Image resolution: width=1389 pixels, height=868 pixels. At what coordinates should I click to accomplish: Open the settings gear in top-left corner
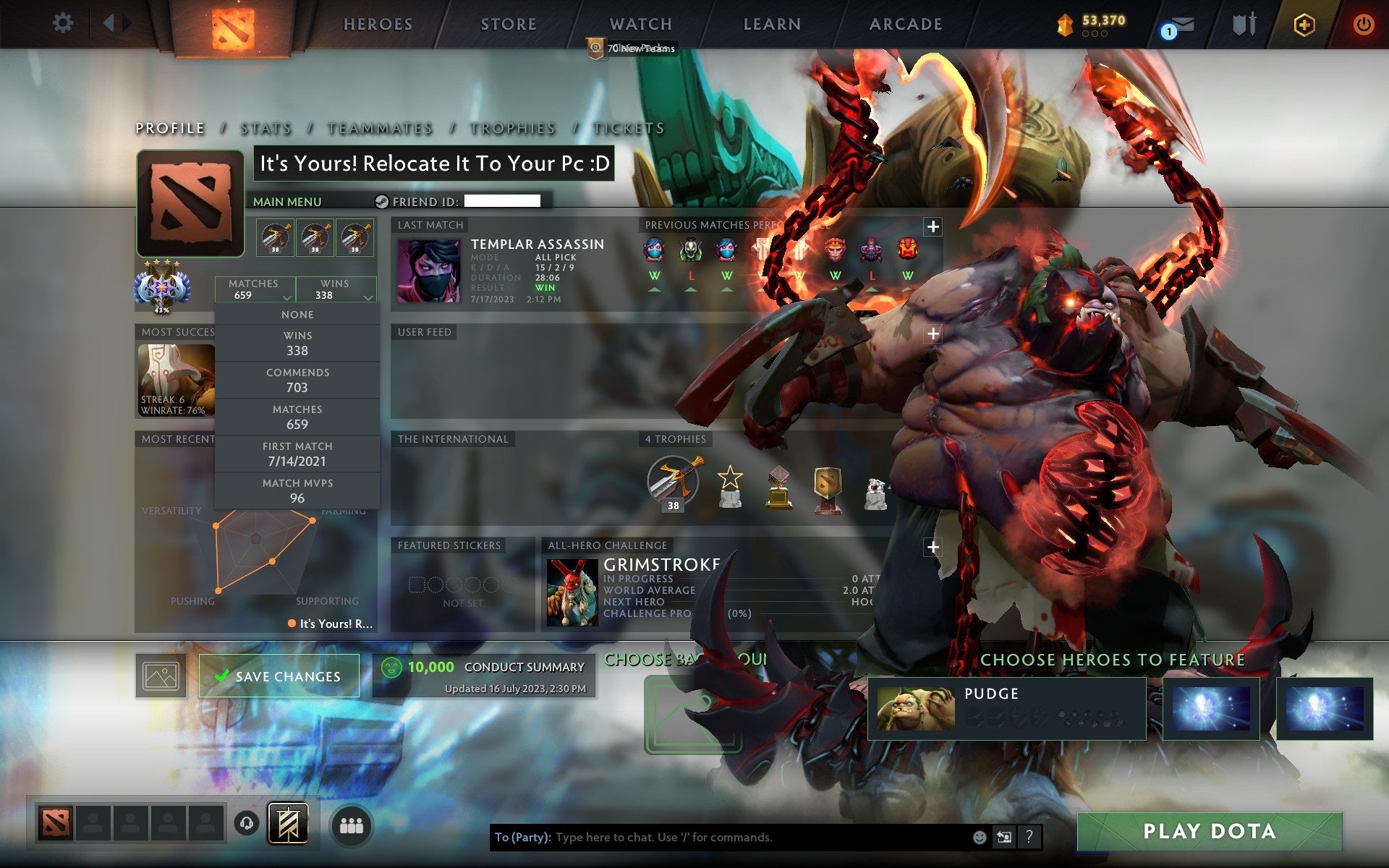[64, 24]
